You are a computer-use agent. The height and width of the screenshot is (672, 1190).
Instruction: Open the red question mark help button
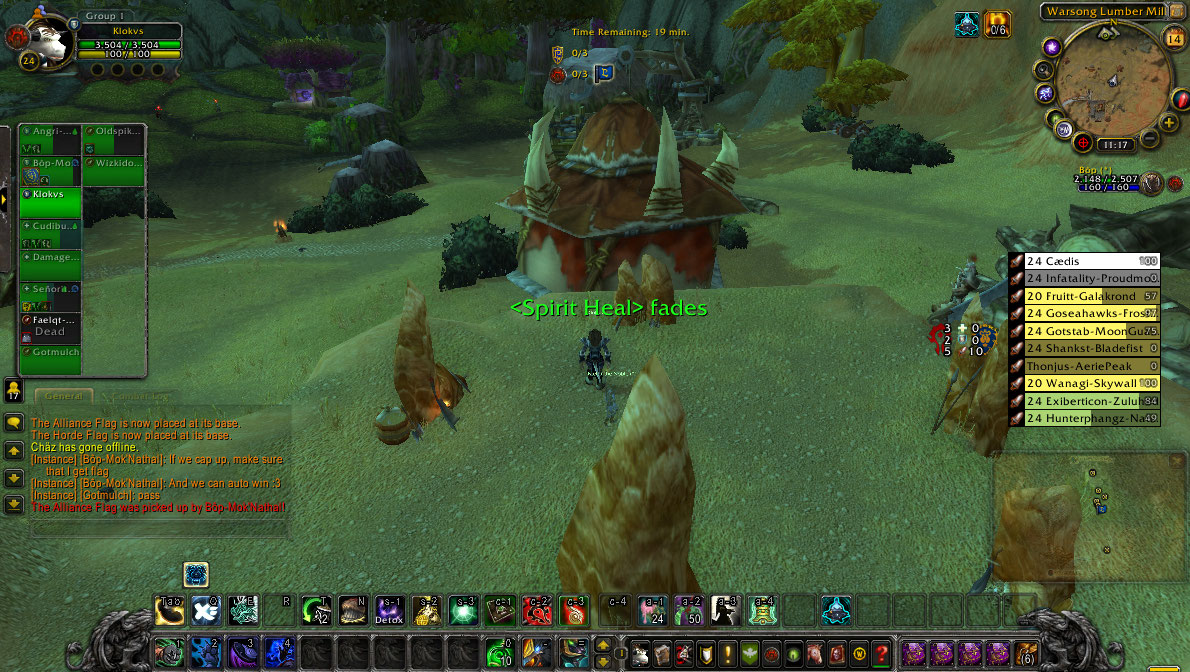(x=880, y=654)
